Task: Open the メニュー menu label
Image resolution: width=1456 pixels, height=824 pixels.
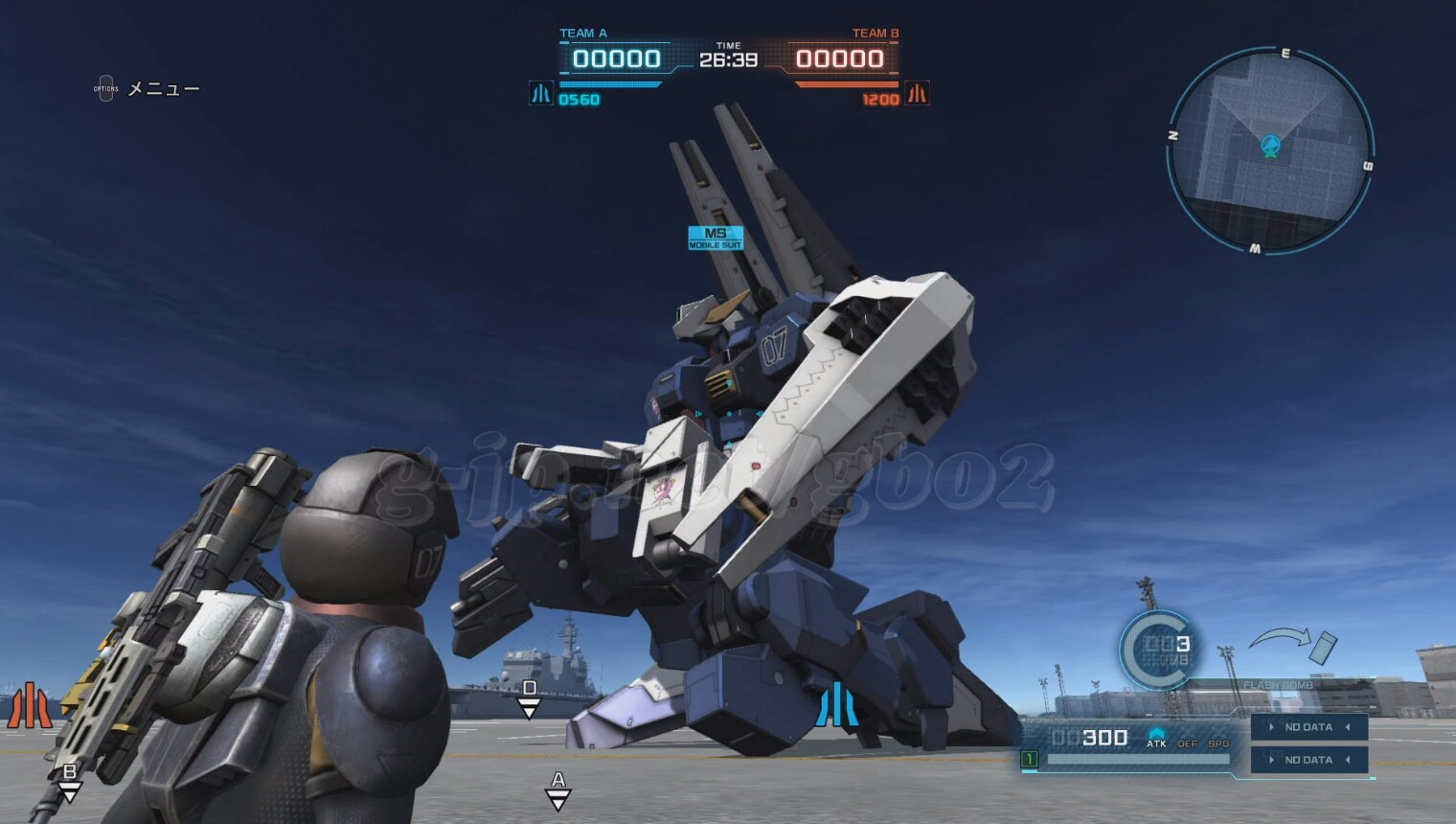Action: tap(163, 89)
